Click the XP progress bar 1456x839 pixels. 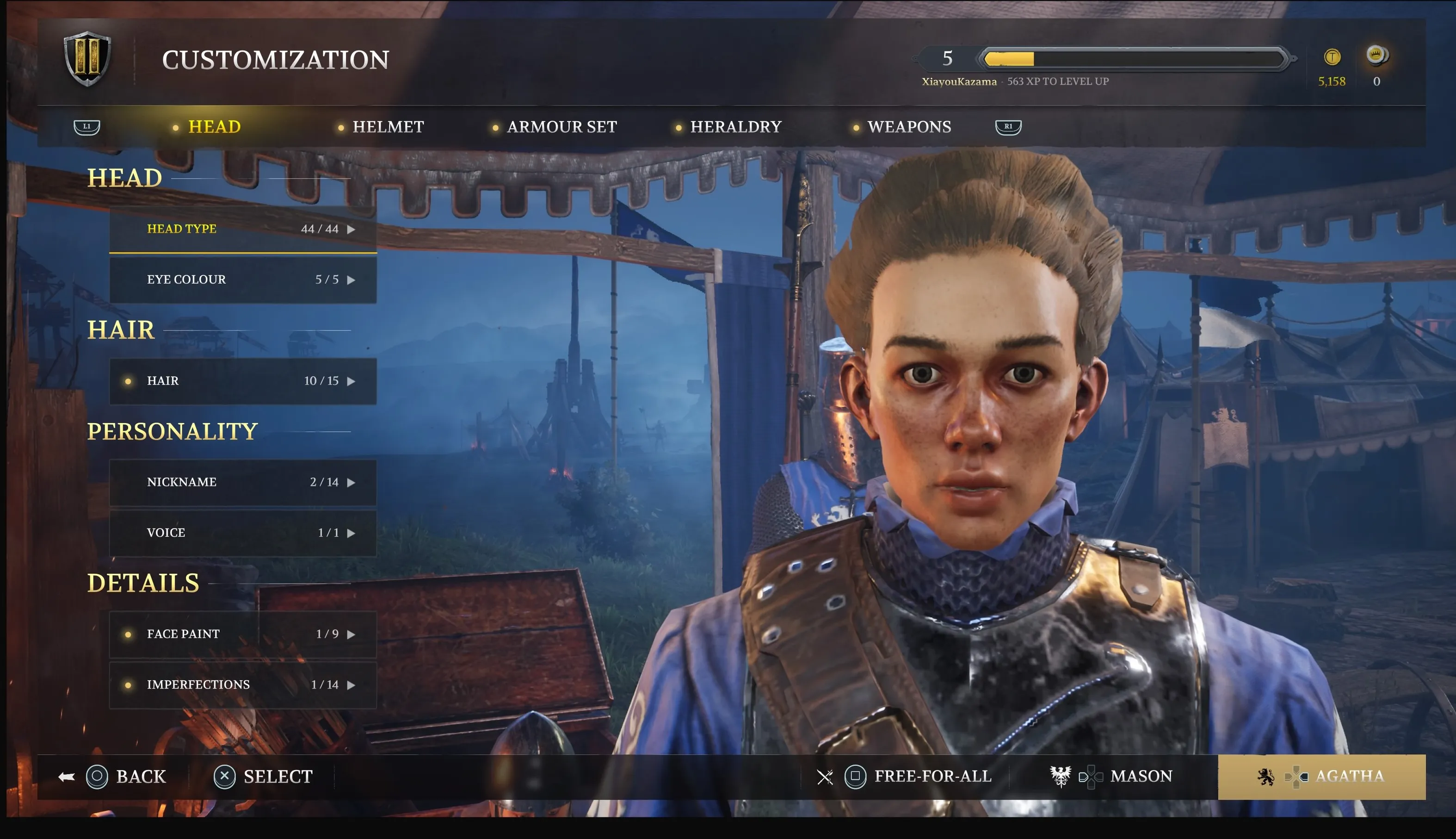point(1132,59)
